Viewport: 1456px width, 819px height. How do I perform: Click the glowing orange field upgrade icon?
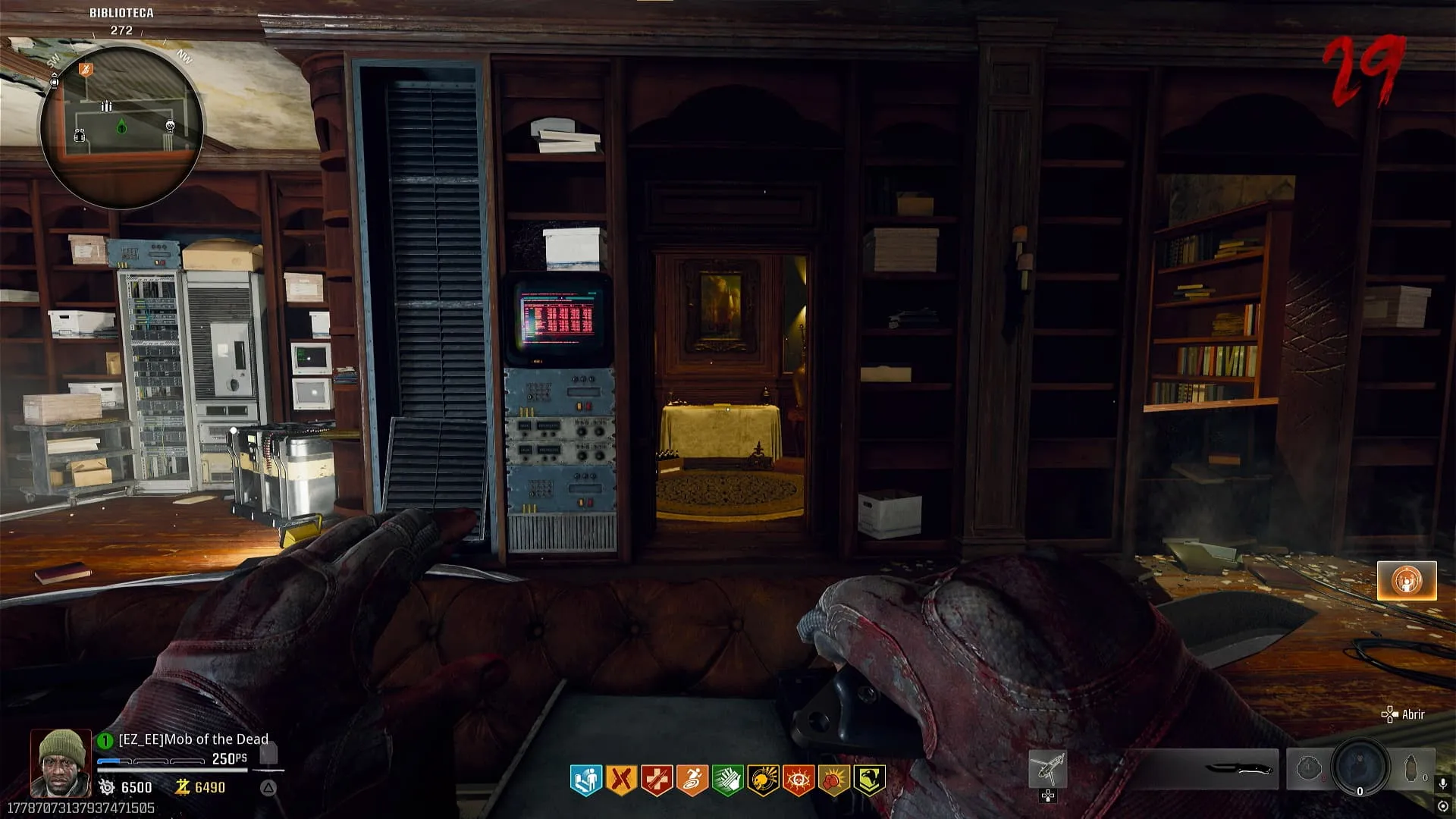(x=1407, y=581)
